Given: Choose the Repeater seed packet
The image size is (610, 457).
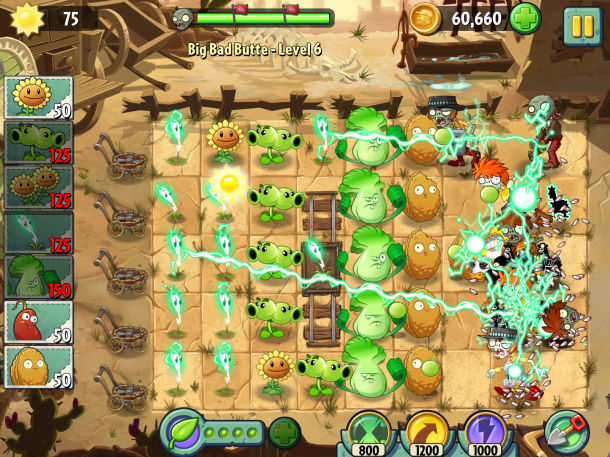Looking at the screenshot, I should [39, 142].
